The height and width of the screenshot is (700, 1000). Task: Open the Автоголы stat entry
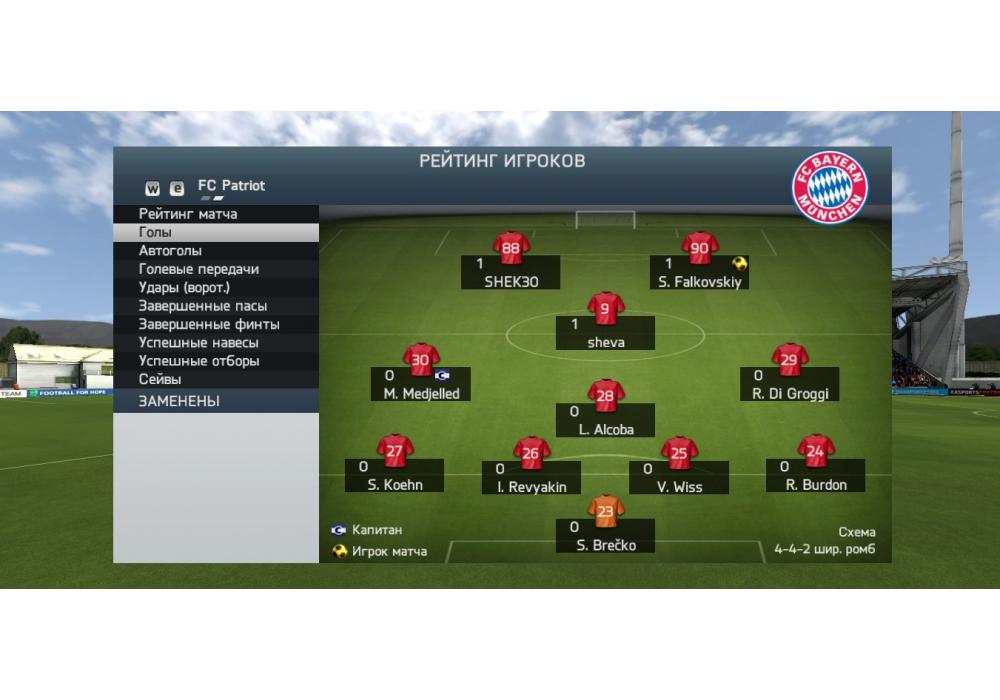(170, 251)
